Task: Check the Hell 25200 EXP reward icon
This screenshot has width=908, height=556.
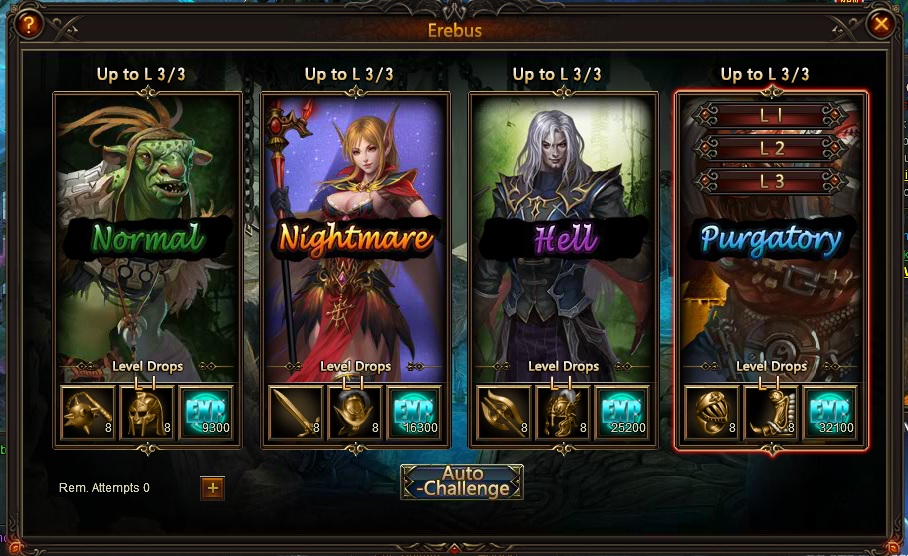Action: pyautogui.click(x=623, y=413)
